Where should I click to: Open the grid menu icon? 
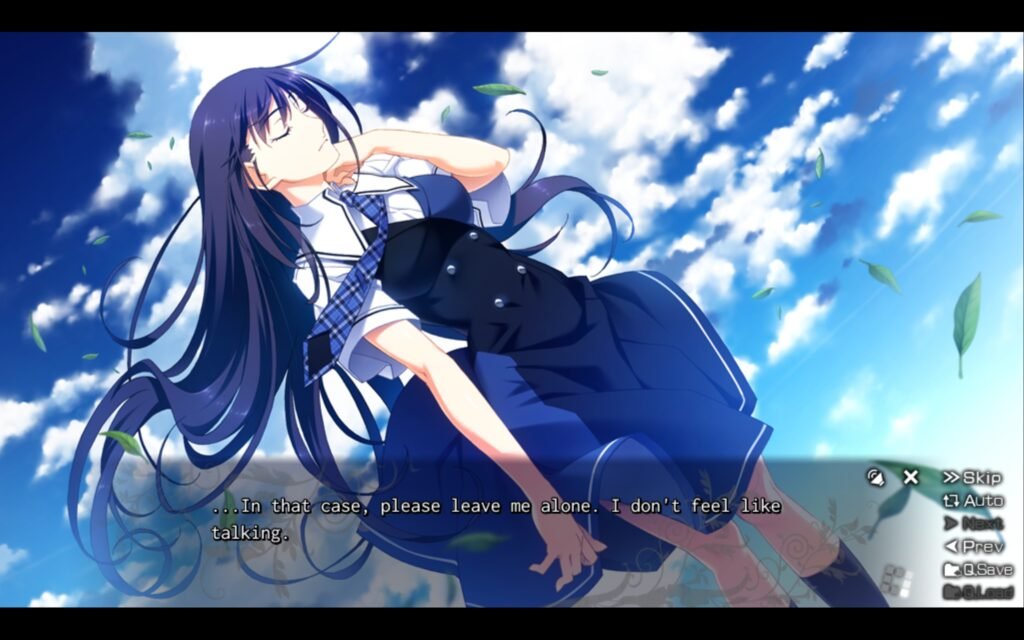click(x=897, y=581)
